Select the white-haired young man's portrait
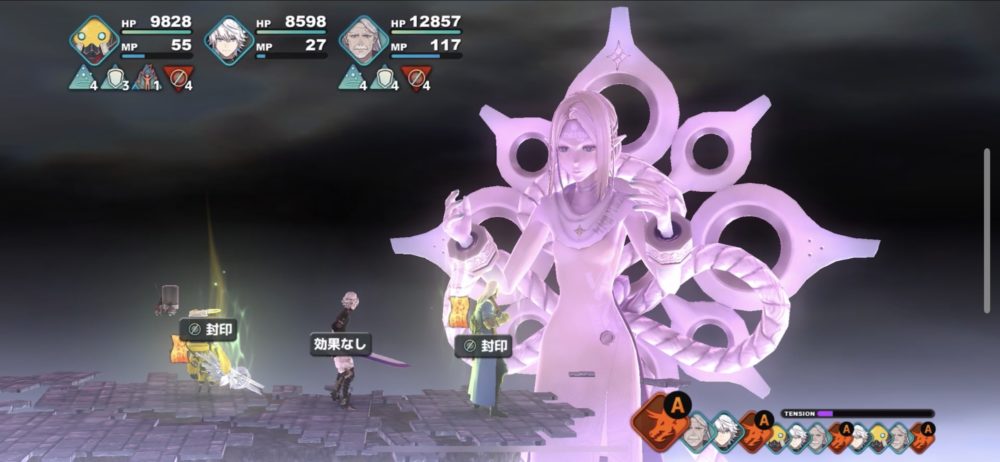Image resolution: width=1000 pixels, height=462 pixels. coord(228,40)
